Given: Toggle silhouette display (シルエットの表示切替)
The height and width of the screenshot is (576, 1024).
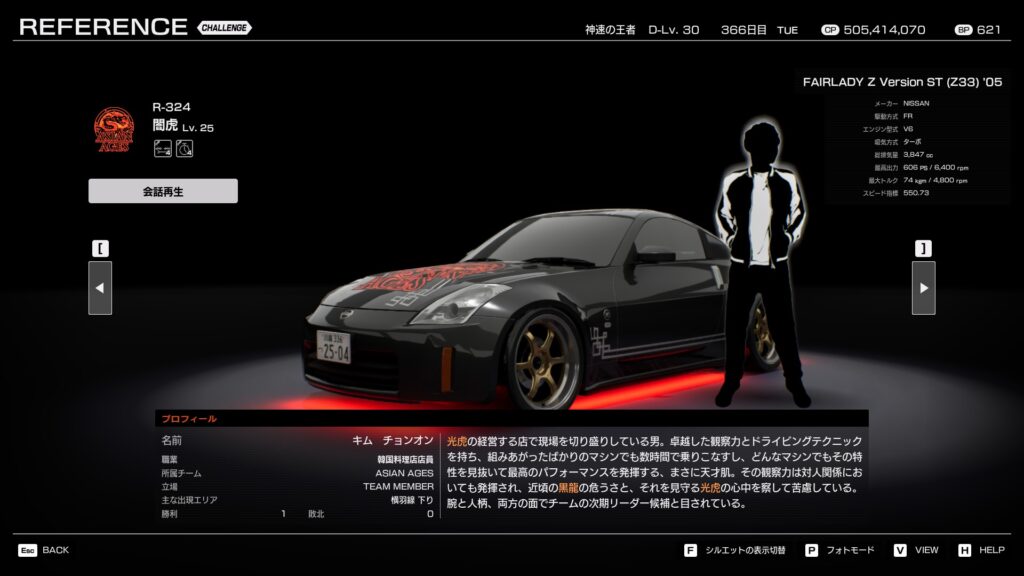Looking at the screenshot, I should [x=736, y=550].
